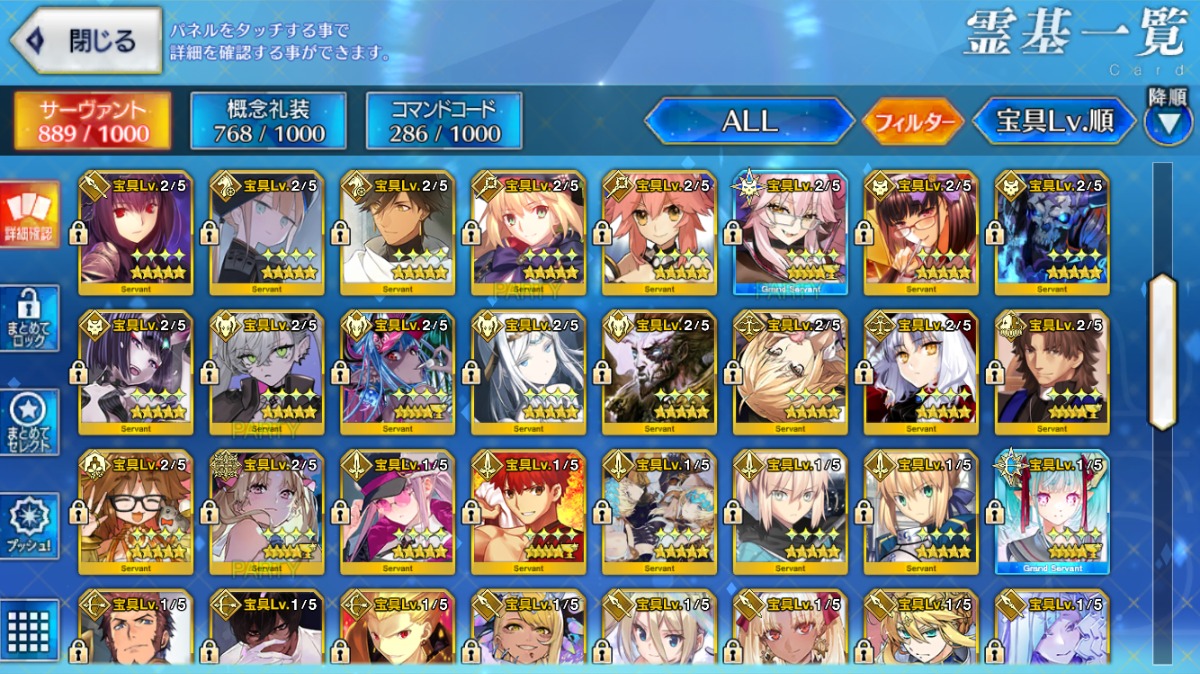
Task: Choose the blue armored skull servant card
Action: tap(1052, 233)
